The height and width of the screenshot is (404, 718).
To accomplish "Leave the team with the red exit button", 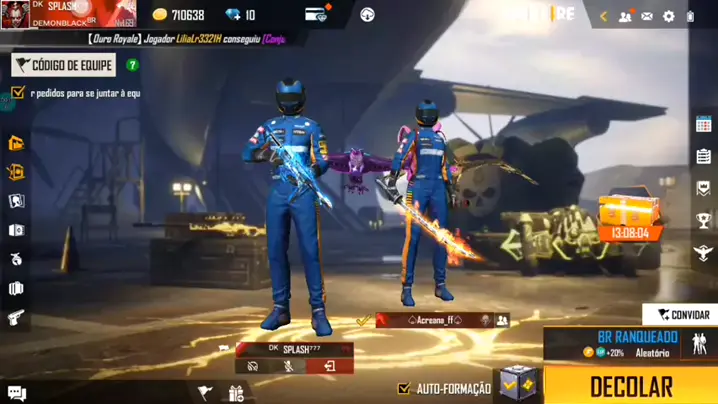I will (x=328, y=366).
